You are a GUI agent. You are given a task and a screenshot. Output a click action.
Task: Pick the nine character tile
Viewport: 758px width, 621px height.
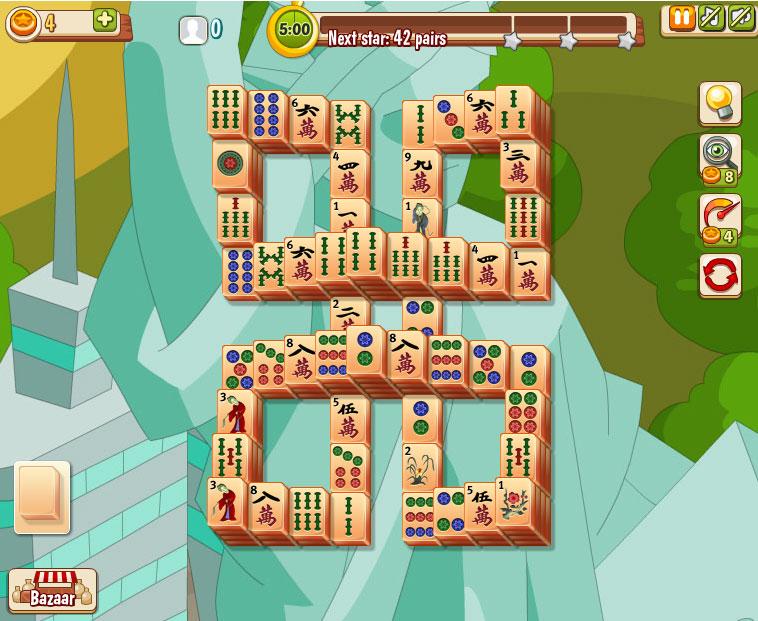(x=421, y=173)
